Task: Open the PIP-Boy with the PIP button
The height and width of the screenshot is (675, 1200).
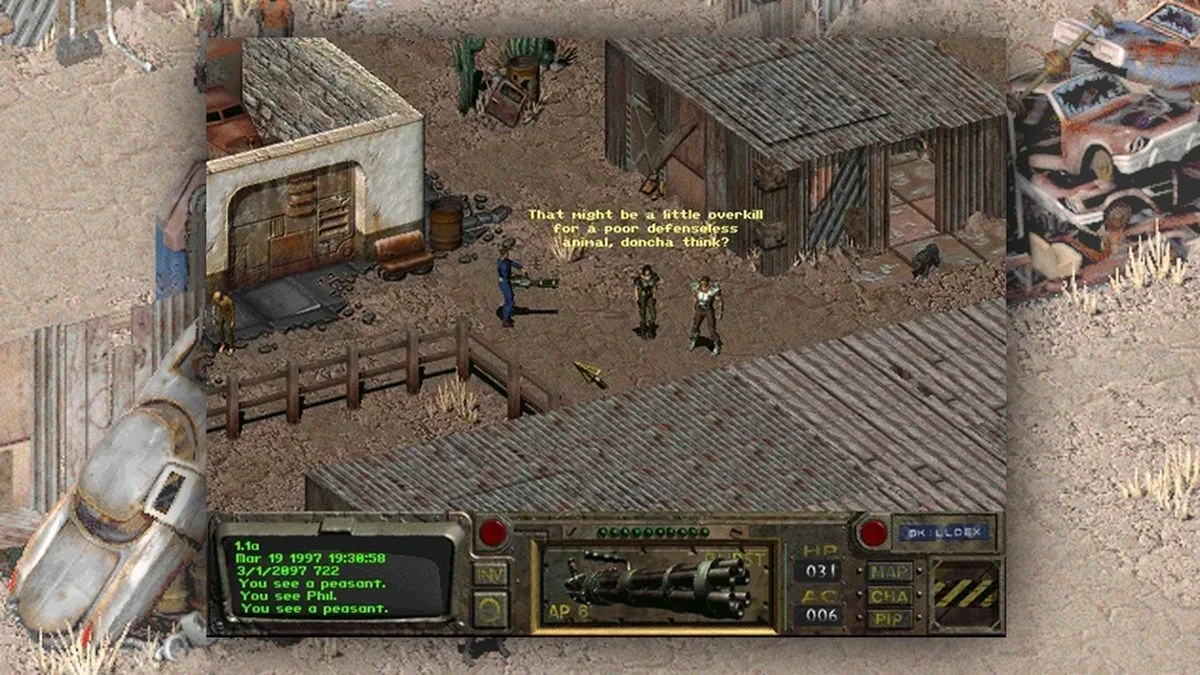Action: (x=889, y=617)
